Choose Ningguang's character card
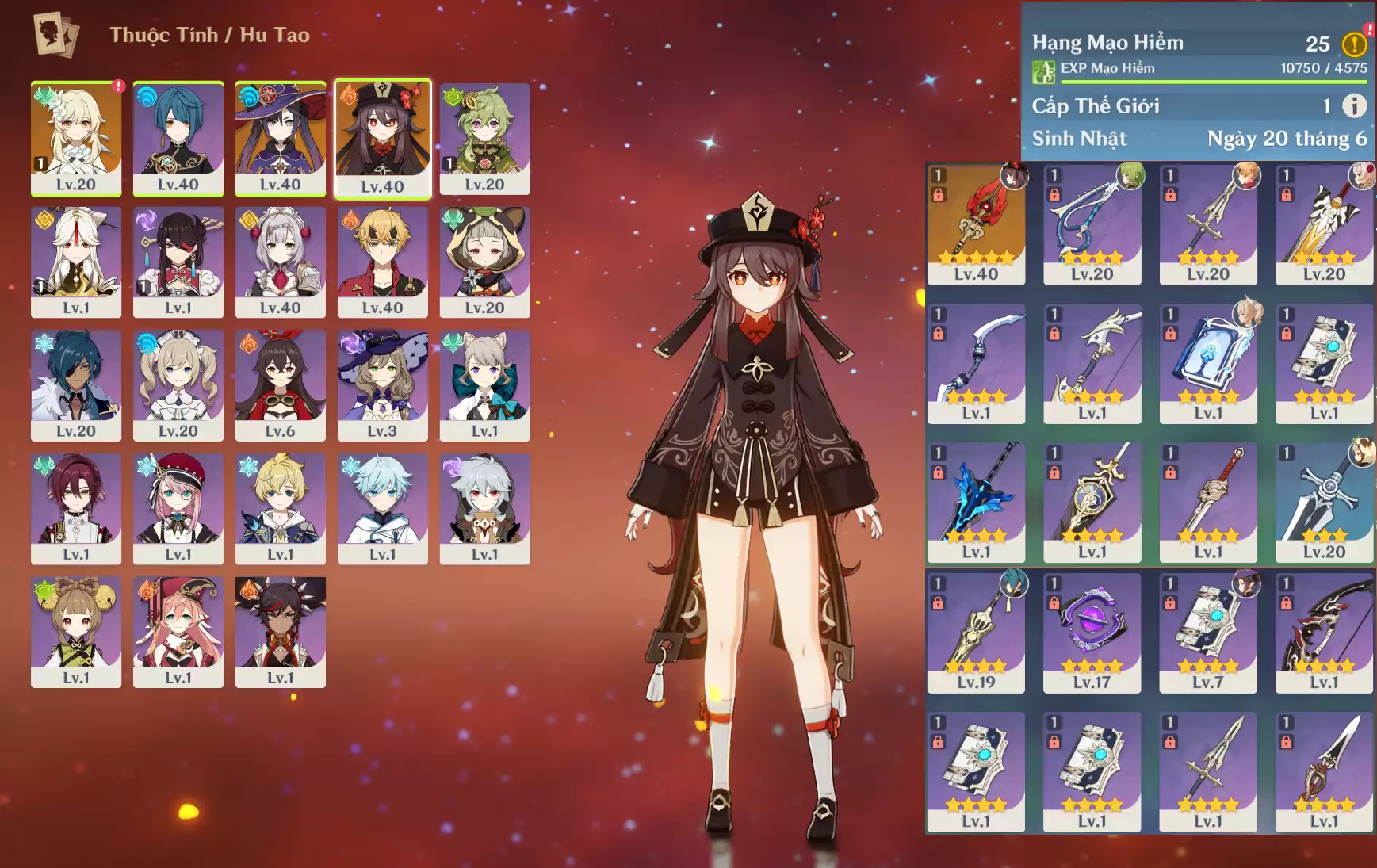 [76, 262]
